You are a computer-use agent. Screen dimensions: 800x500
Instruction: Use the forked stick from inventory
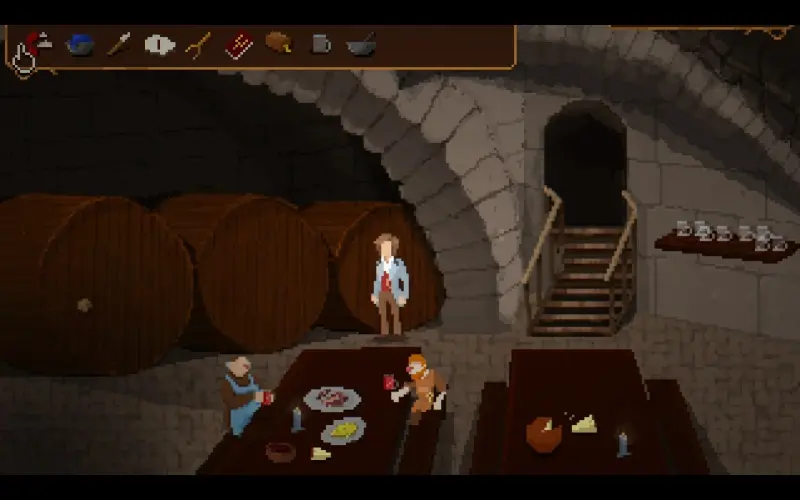pos(198,45)
